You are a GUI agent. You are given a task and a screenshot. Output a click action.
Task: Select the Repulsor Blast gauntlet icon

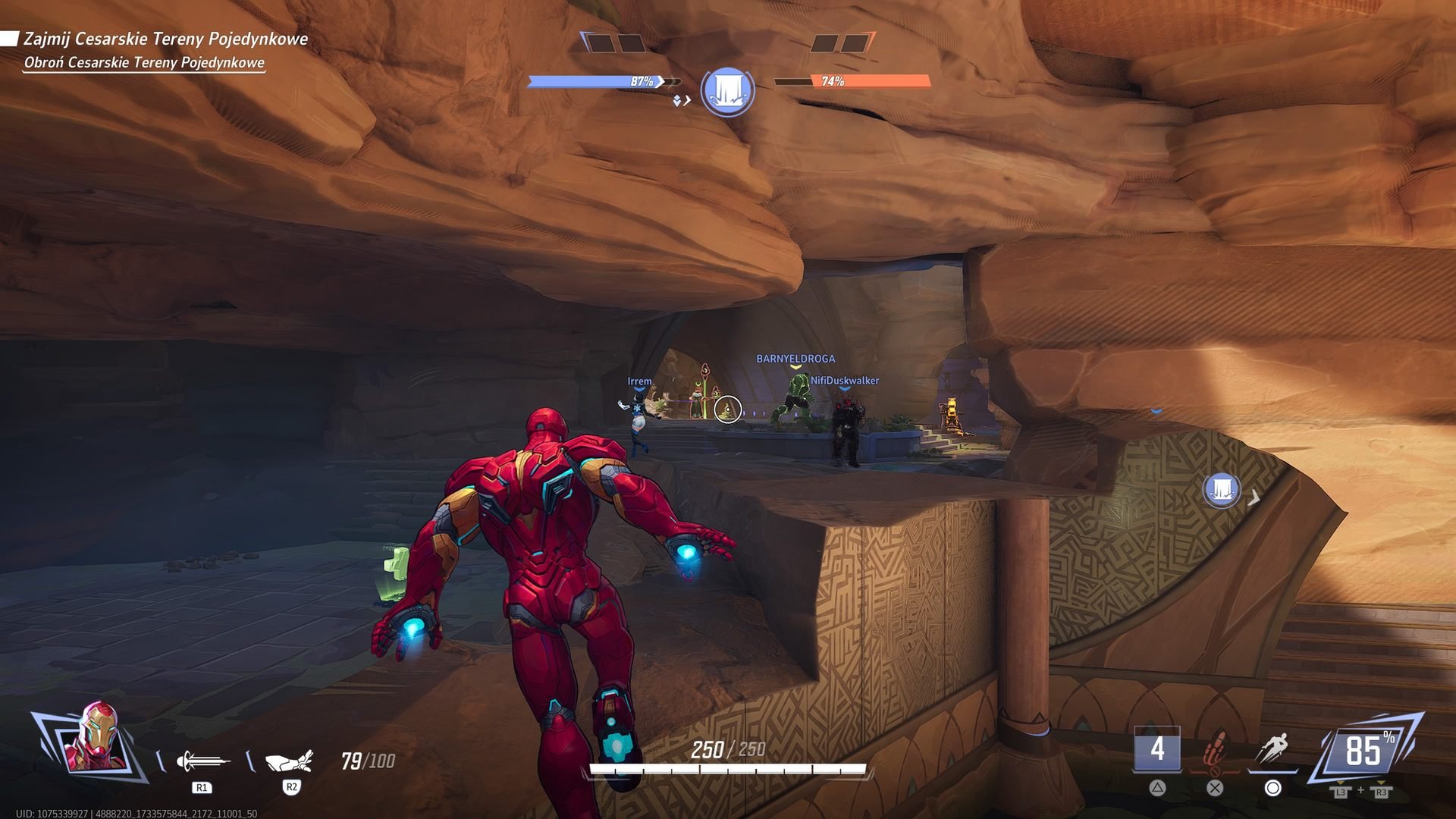289,760
